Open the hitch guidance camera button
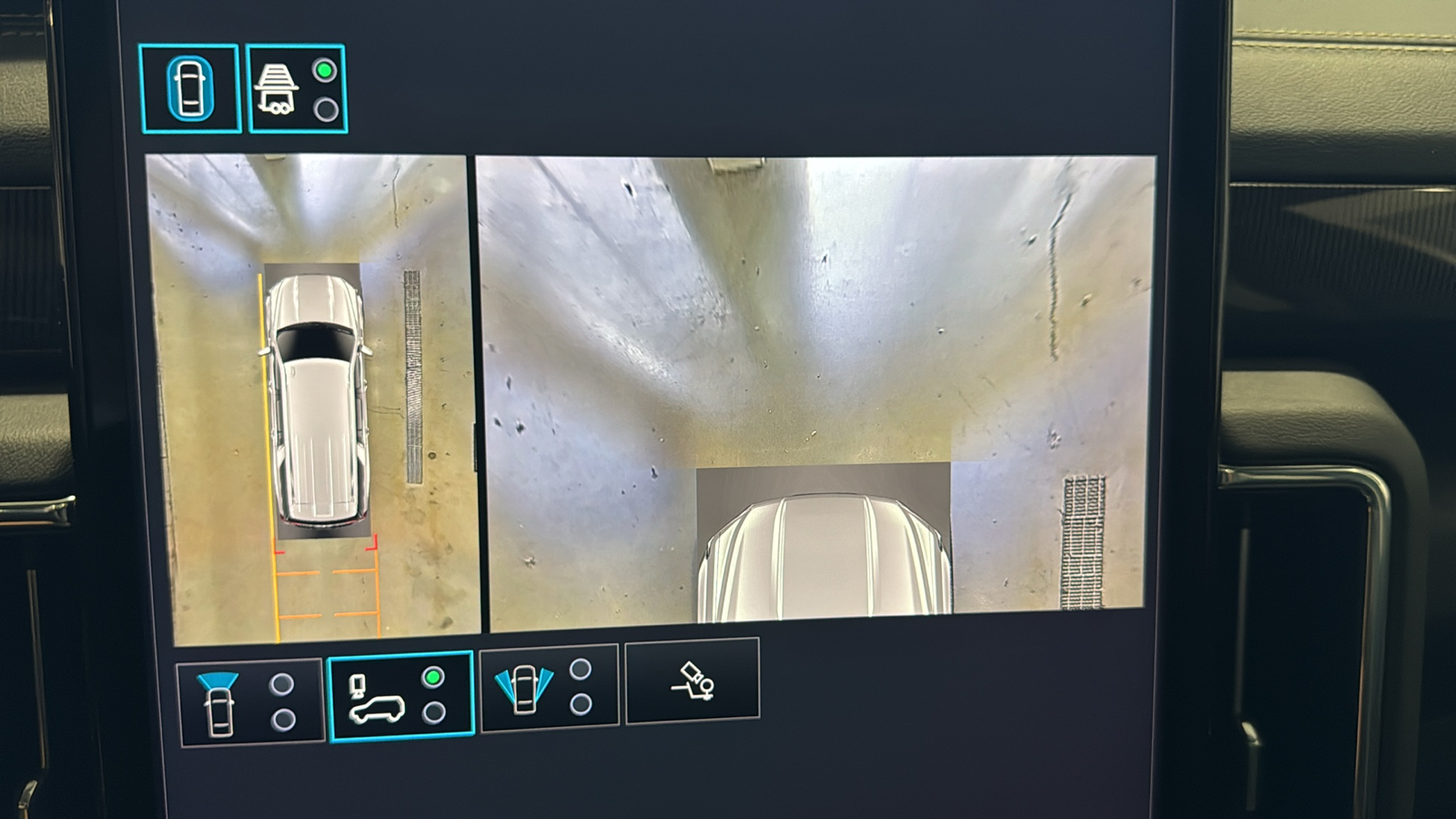The width and height of the screenshot is (1456, 819). click(x=692, y=681)
